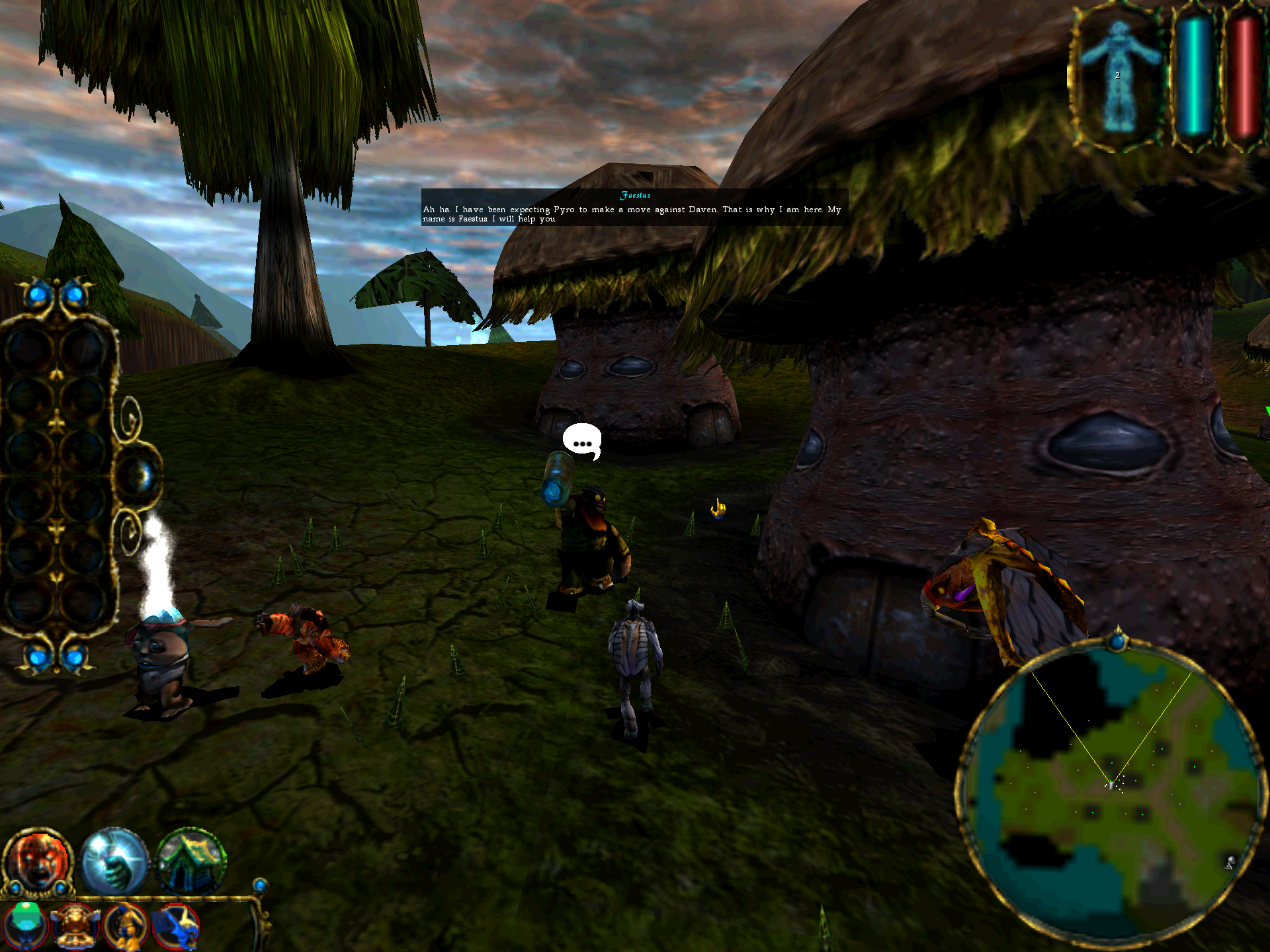
Task: Select the red face creature tab
Action: pos(38,860)
